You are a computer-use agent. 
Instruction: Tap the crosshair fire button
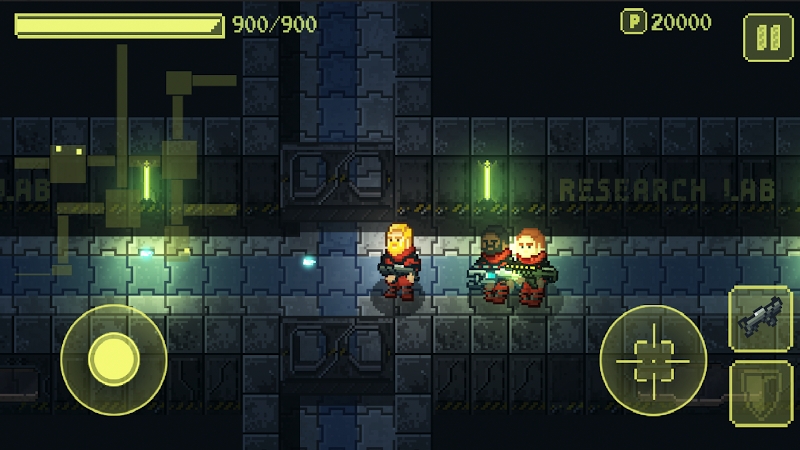point(653,358)
